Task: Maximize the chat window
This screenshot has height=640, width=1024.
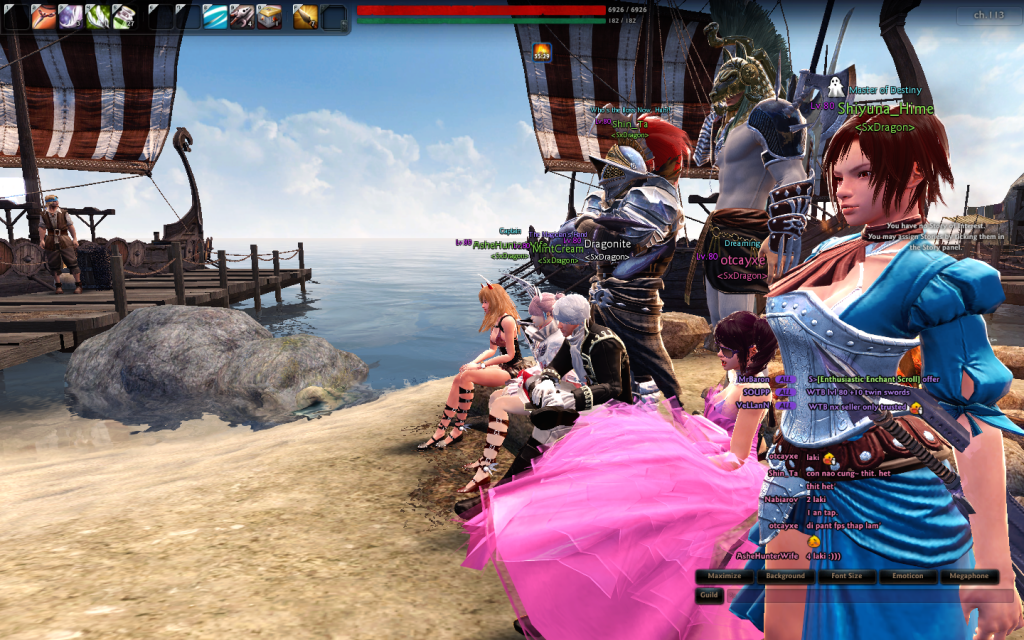Action: coord(725,576)
